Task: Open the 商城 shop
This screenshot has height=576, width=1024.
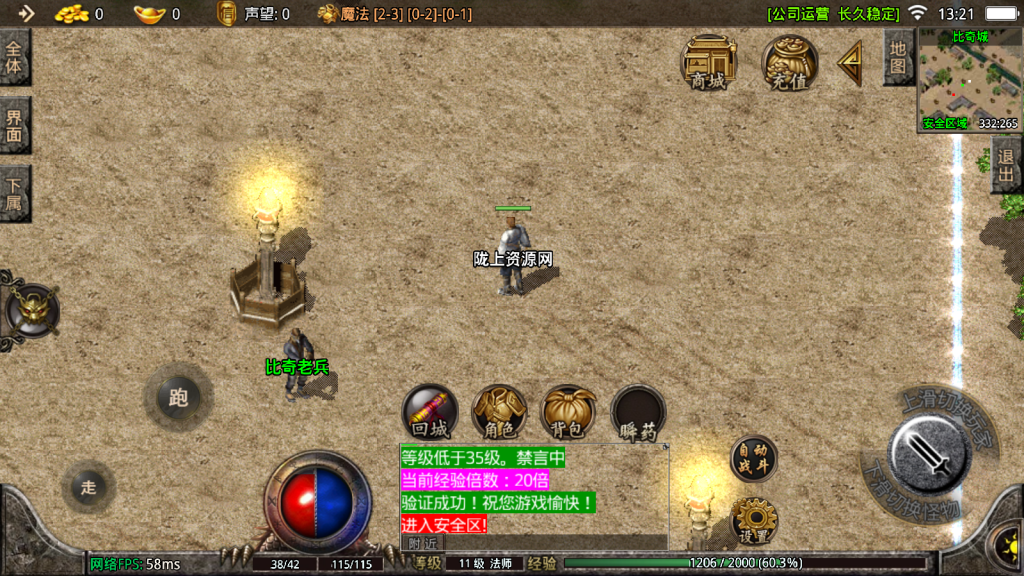Action: click(708, 62)
